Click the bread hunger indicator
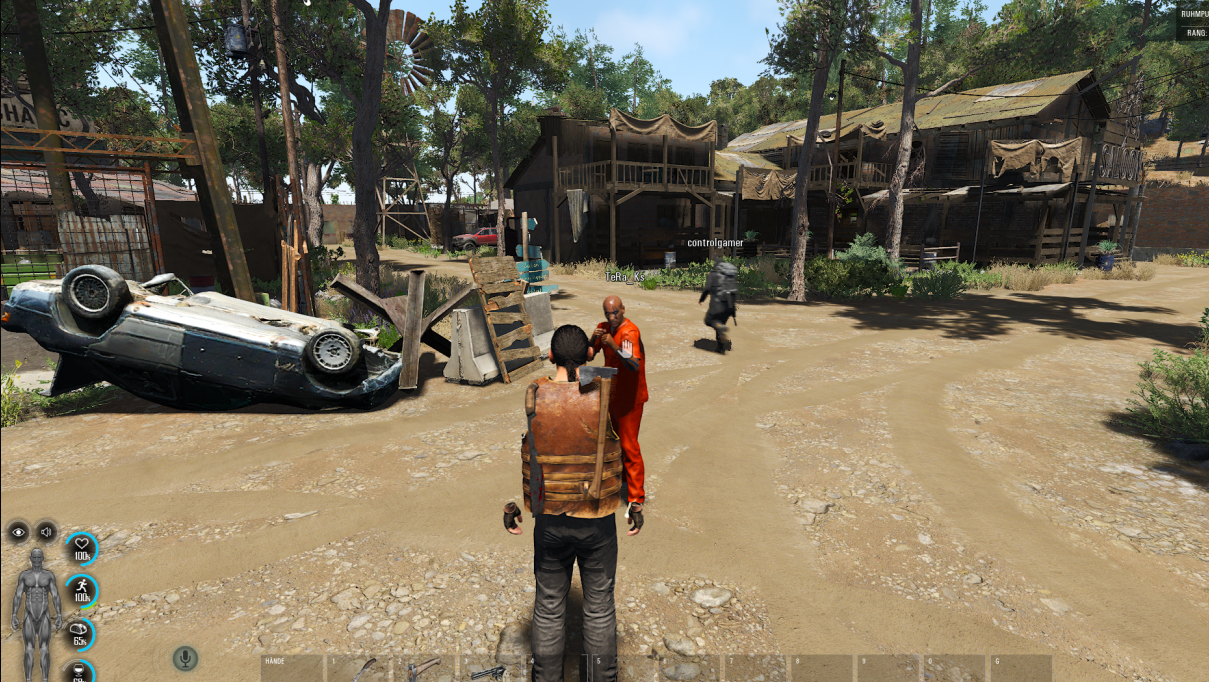1209x682 pixels. [81, 633]
